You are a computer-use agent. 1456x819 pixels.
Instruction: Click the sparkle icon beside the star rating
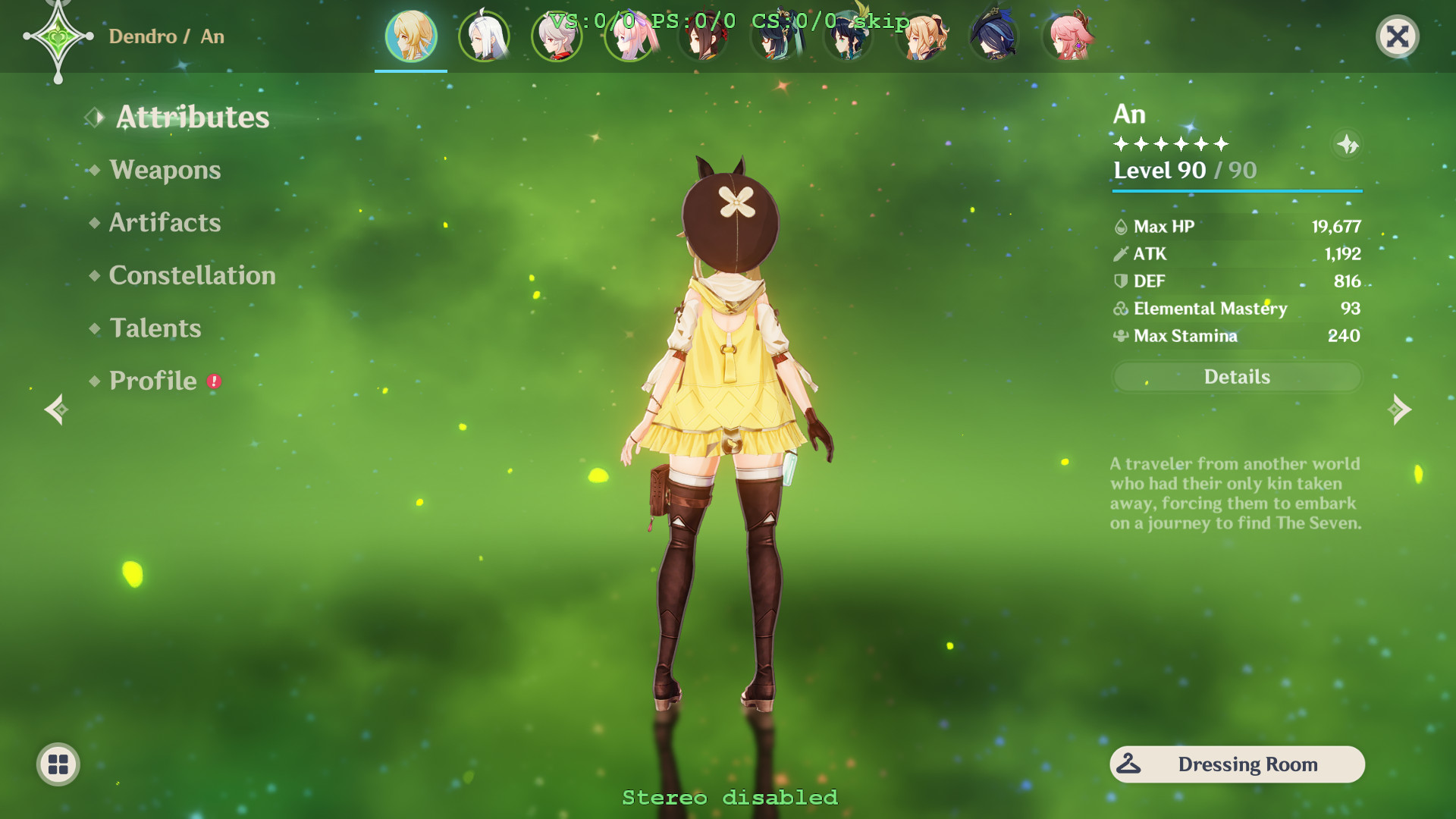pos(1349,145)
